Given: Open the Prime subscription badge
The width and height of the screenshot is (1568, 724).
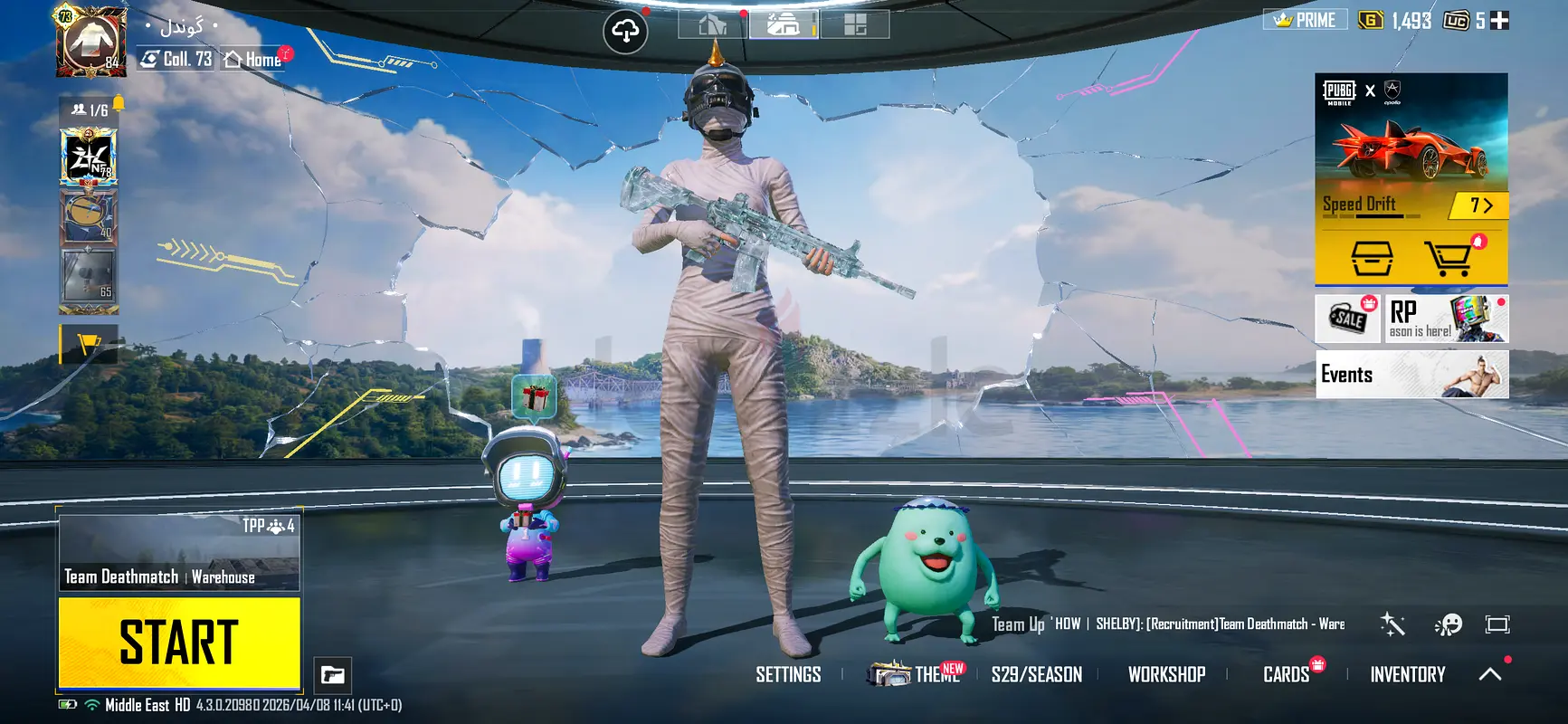Looking at the screenshot, I should click(x=1305, y=20).
